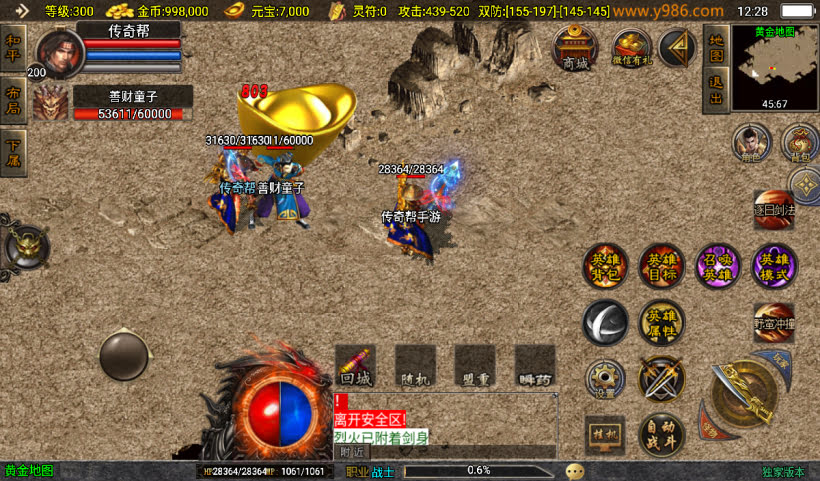This screenshot has width=820, height=481.
Task: Toggle 自动战斗 auto battle
Action: [x=661, y=435]
